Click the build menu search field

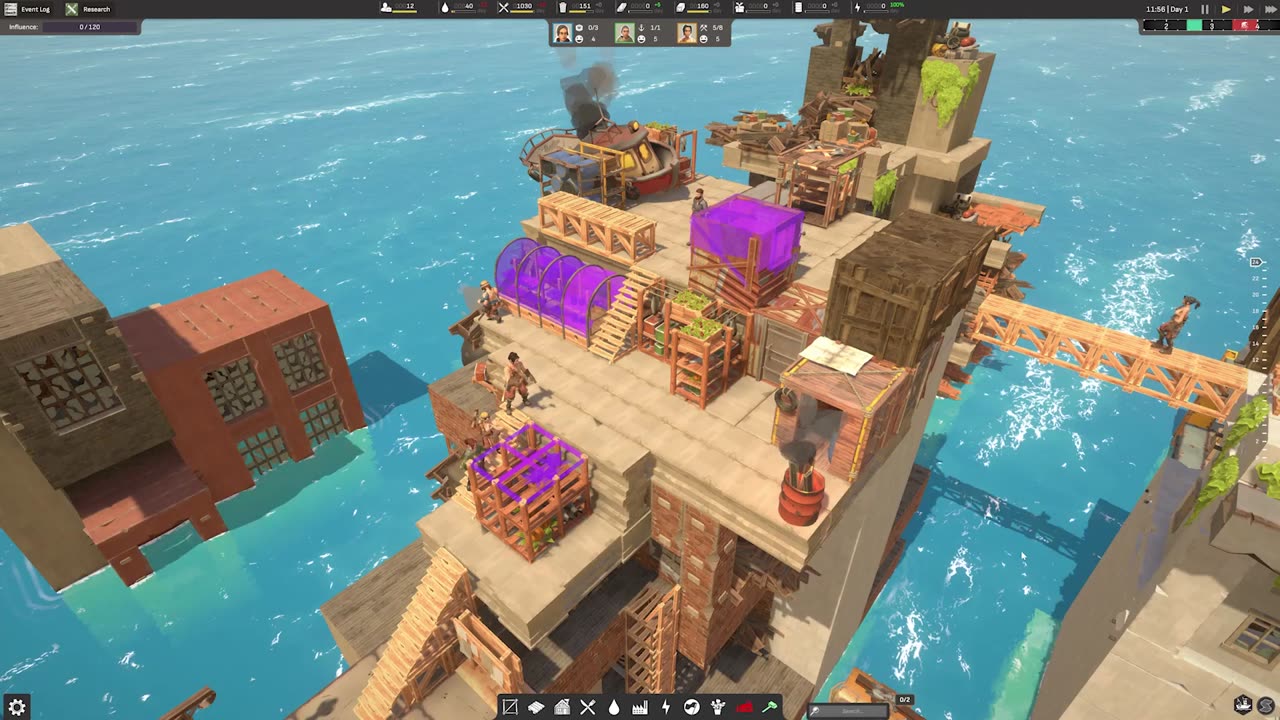(850, 711)
